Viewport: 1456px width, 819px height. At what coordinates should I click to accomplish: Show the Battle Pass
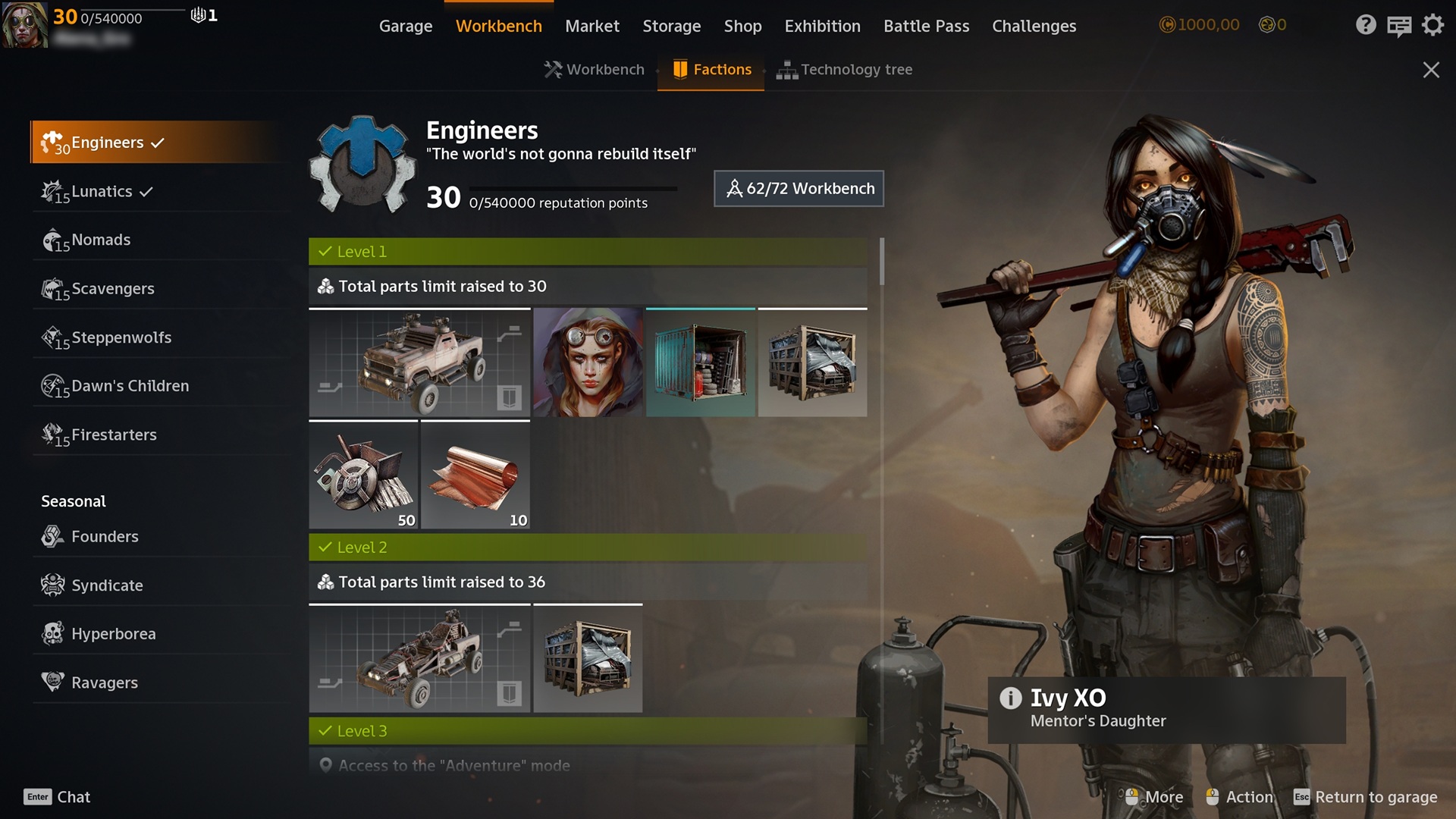[x=926, y=26]
